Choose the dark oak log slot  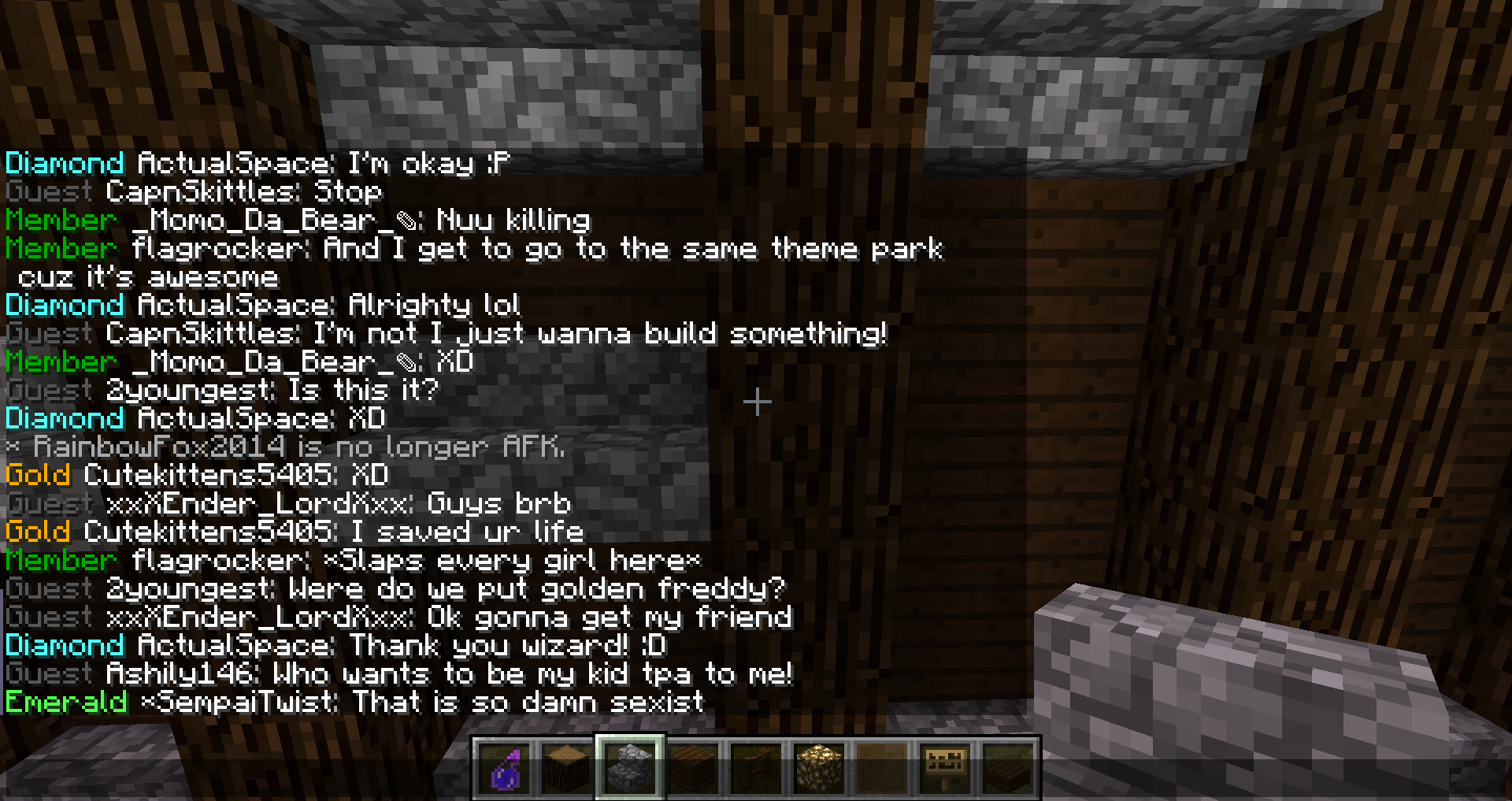568,769
